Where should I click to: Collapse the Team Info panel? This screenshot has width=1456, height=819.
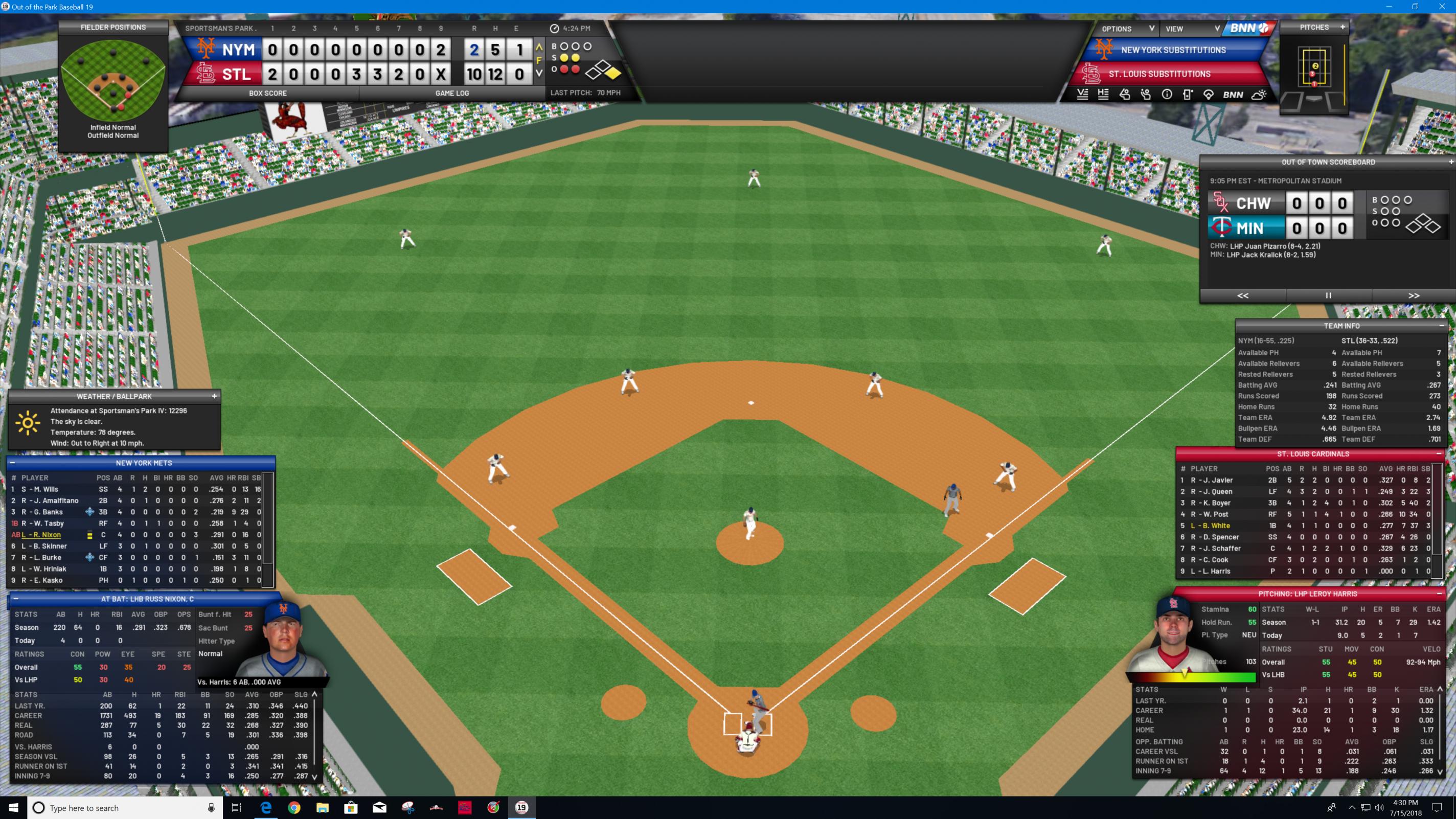click(1441, 326)
